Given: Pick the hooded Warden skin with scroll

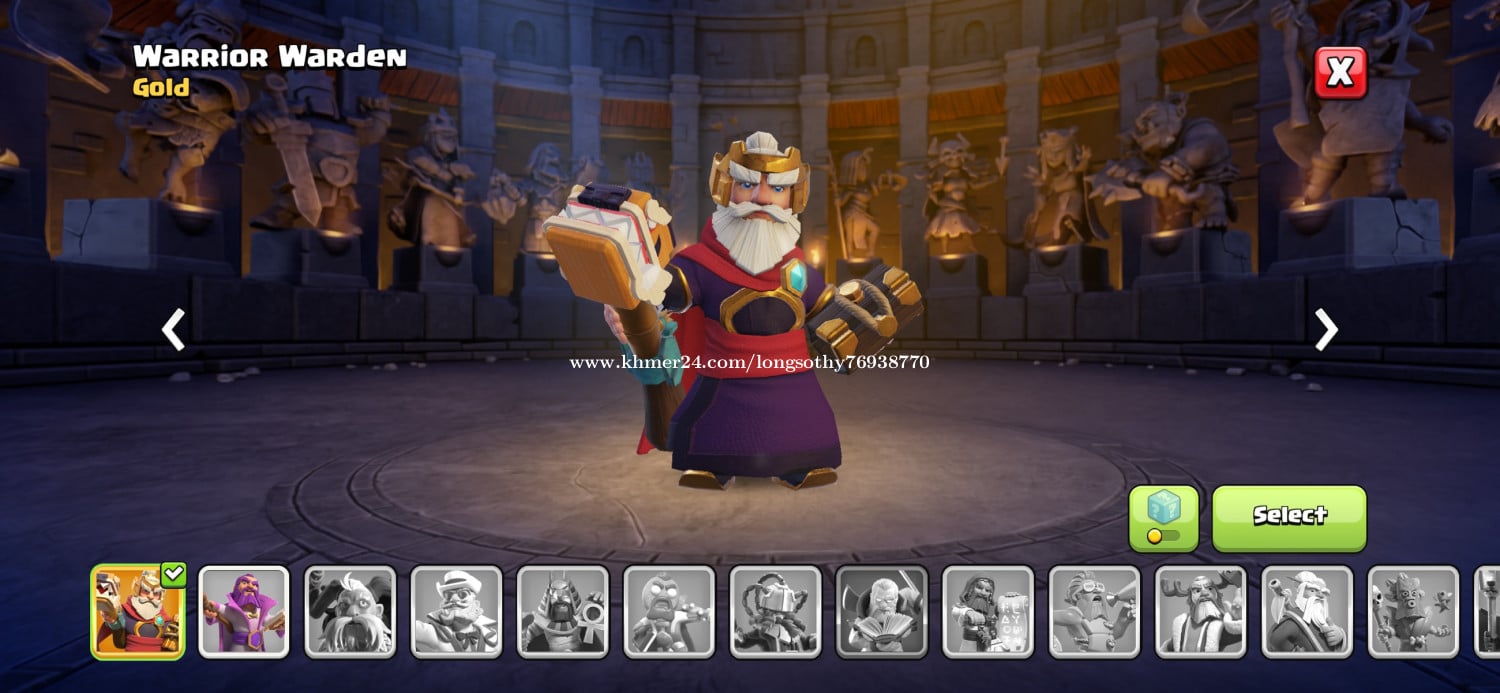Looking at the screenshot, I should click(x=988, y=612).
